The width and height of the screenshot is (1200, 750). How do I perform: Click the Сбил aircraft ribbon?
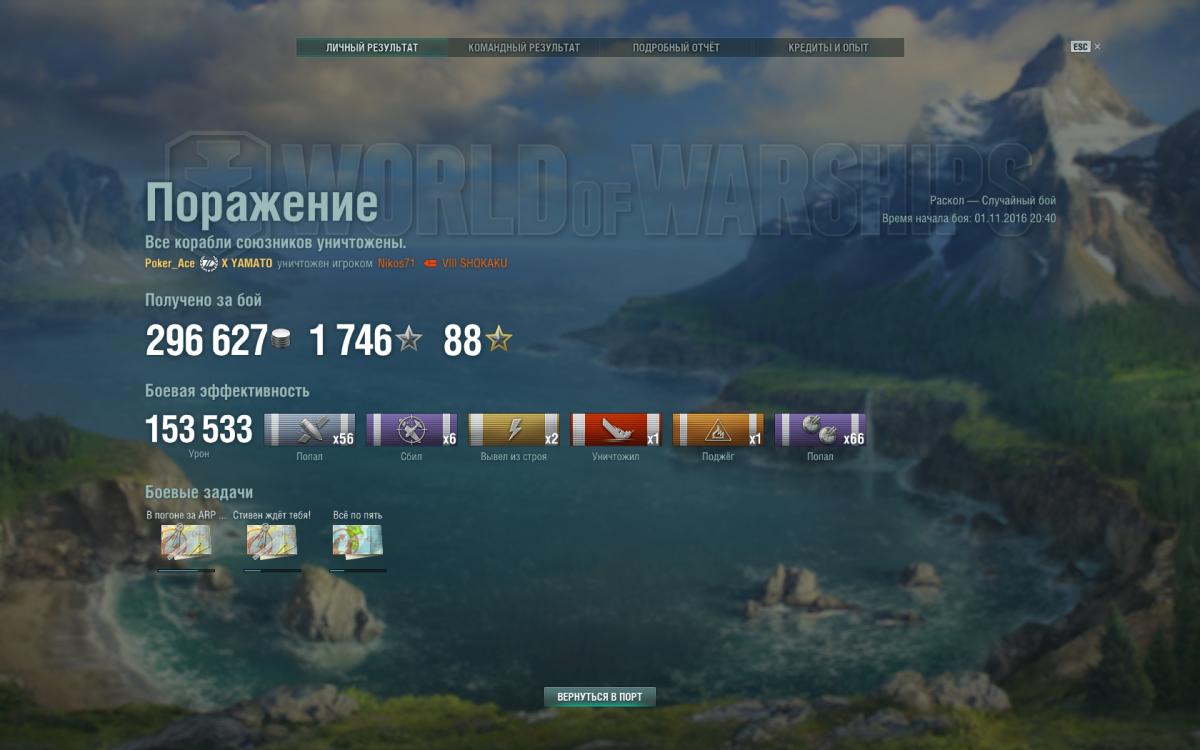(x=411, y=430)
